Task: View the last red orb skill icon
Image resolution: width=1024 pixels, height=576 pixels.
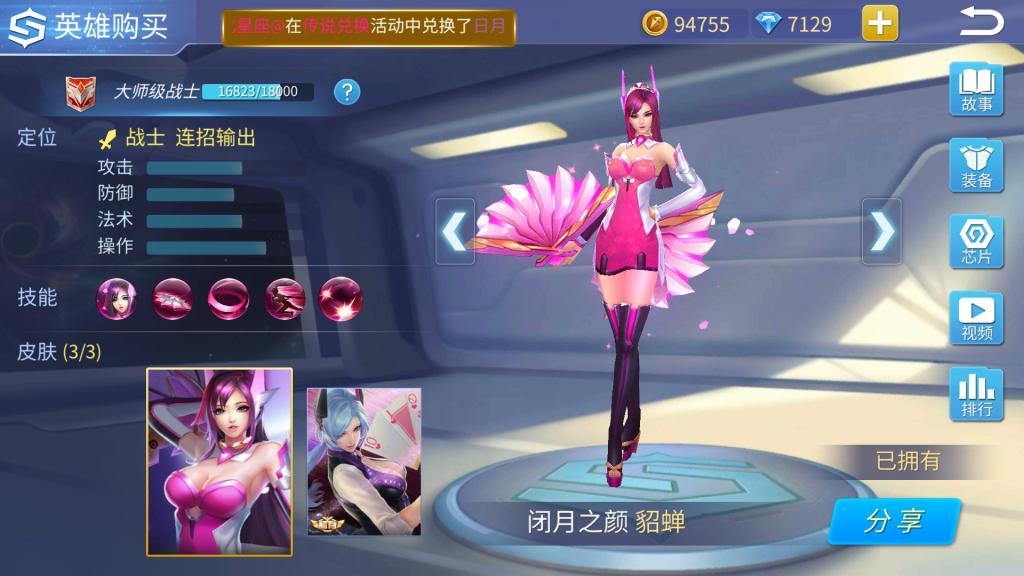Action: point(340,297)
